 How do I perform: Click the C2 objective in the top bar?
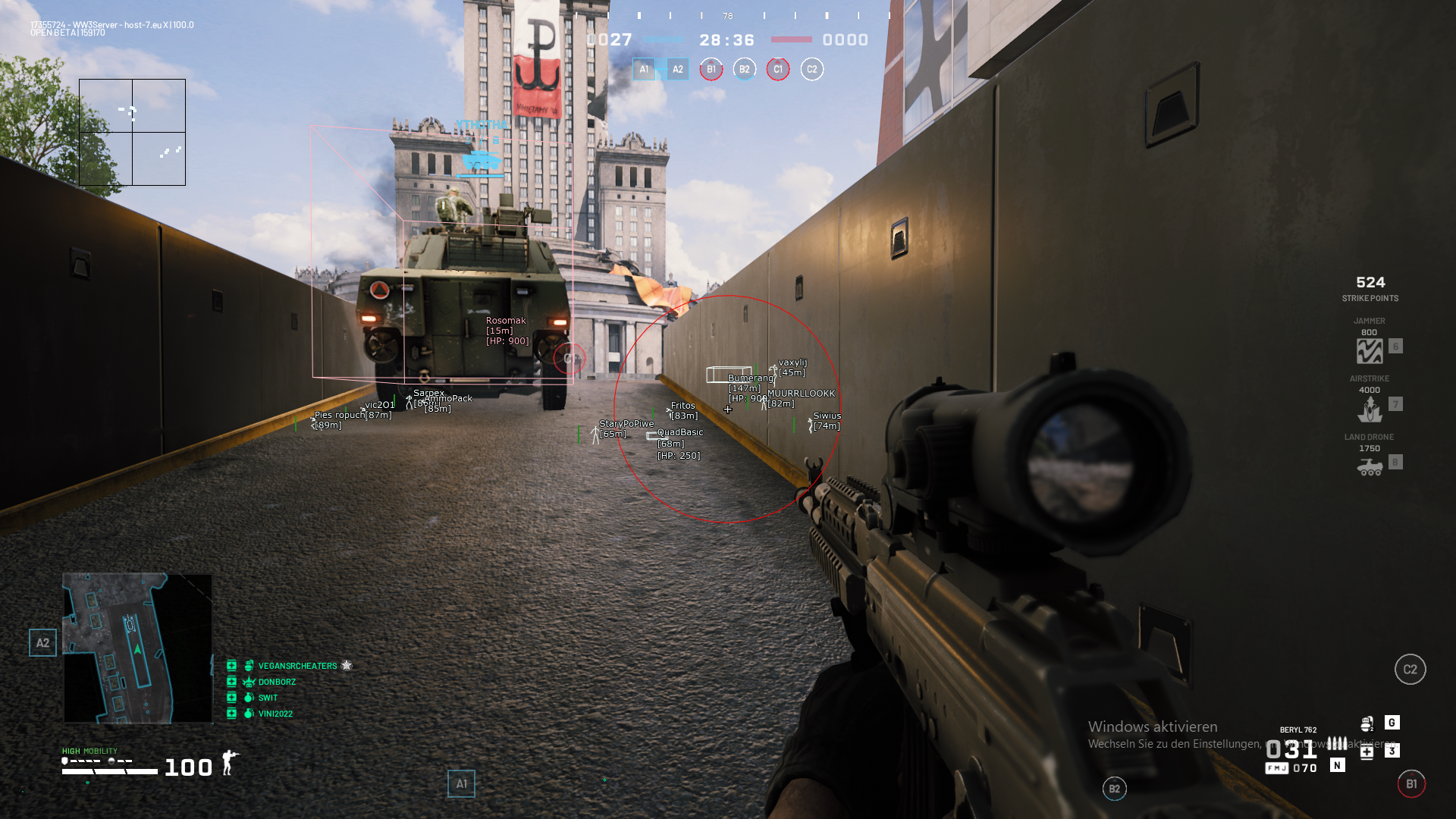[x=811, y=70]
